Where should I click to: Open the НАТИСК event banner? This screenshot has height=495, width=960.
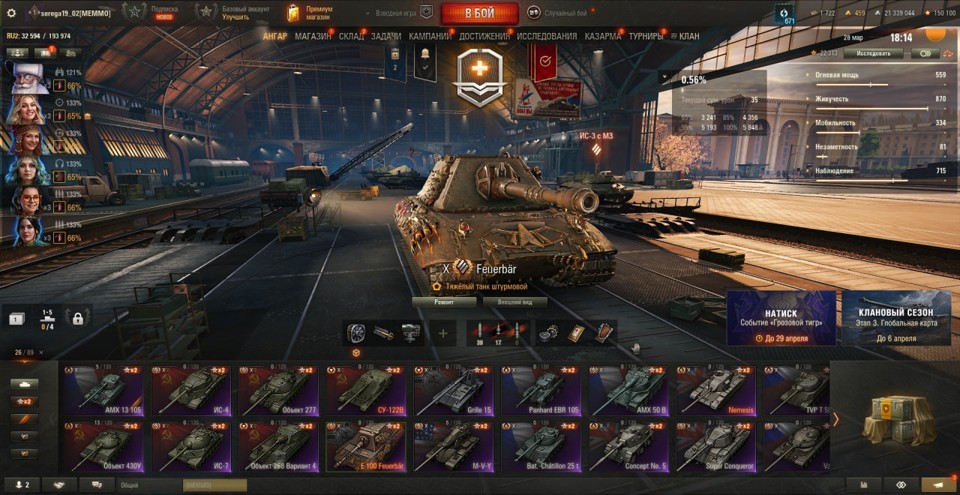[781, 318]
